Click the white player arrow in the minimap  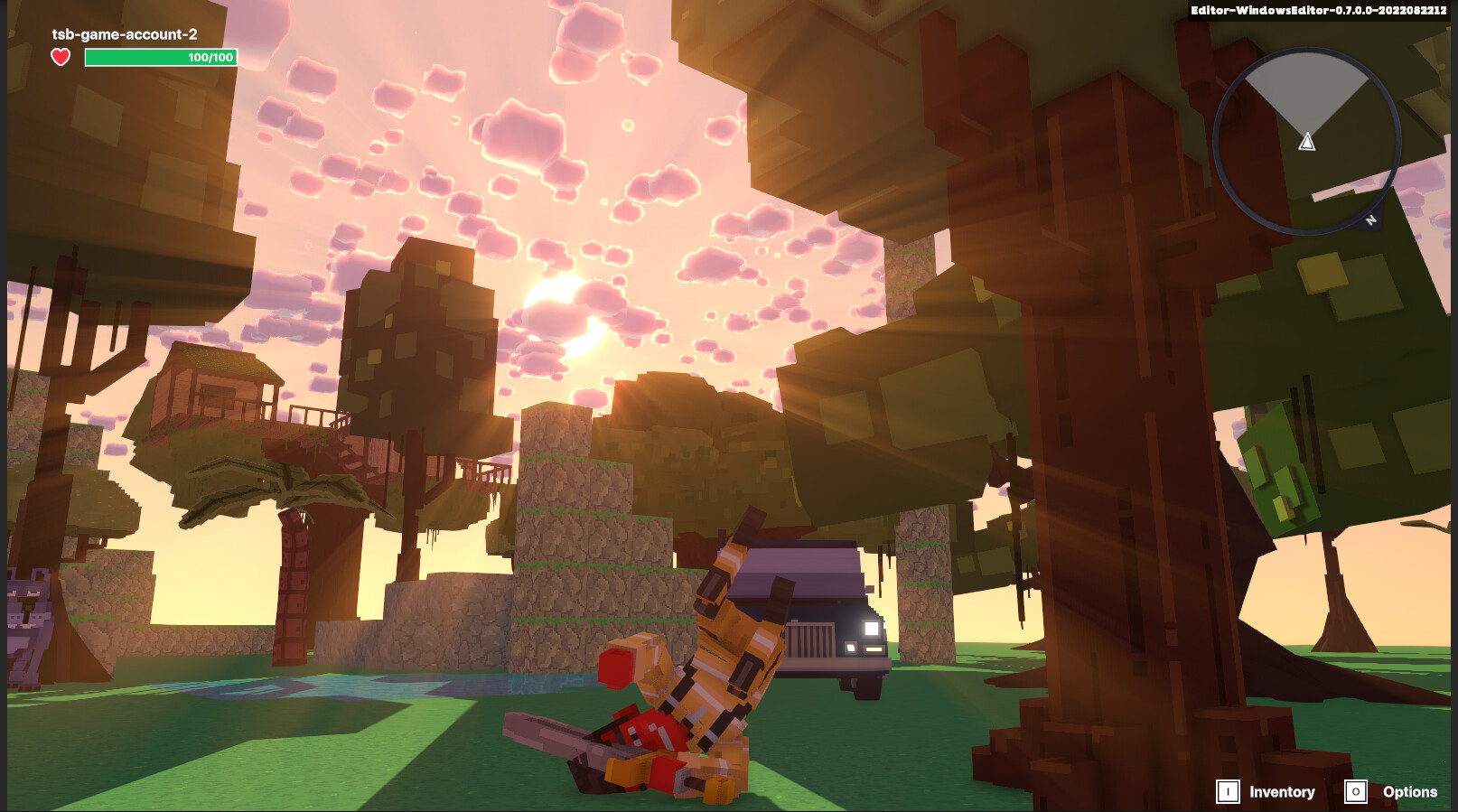click(1306, 141)
